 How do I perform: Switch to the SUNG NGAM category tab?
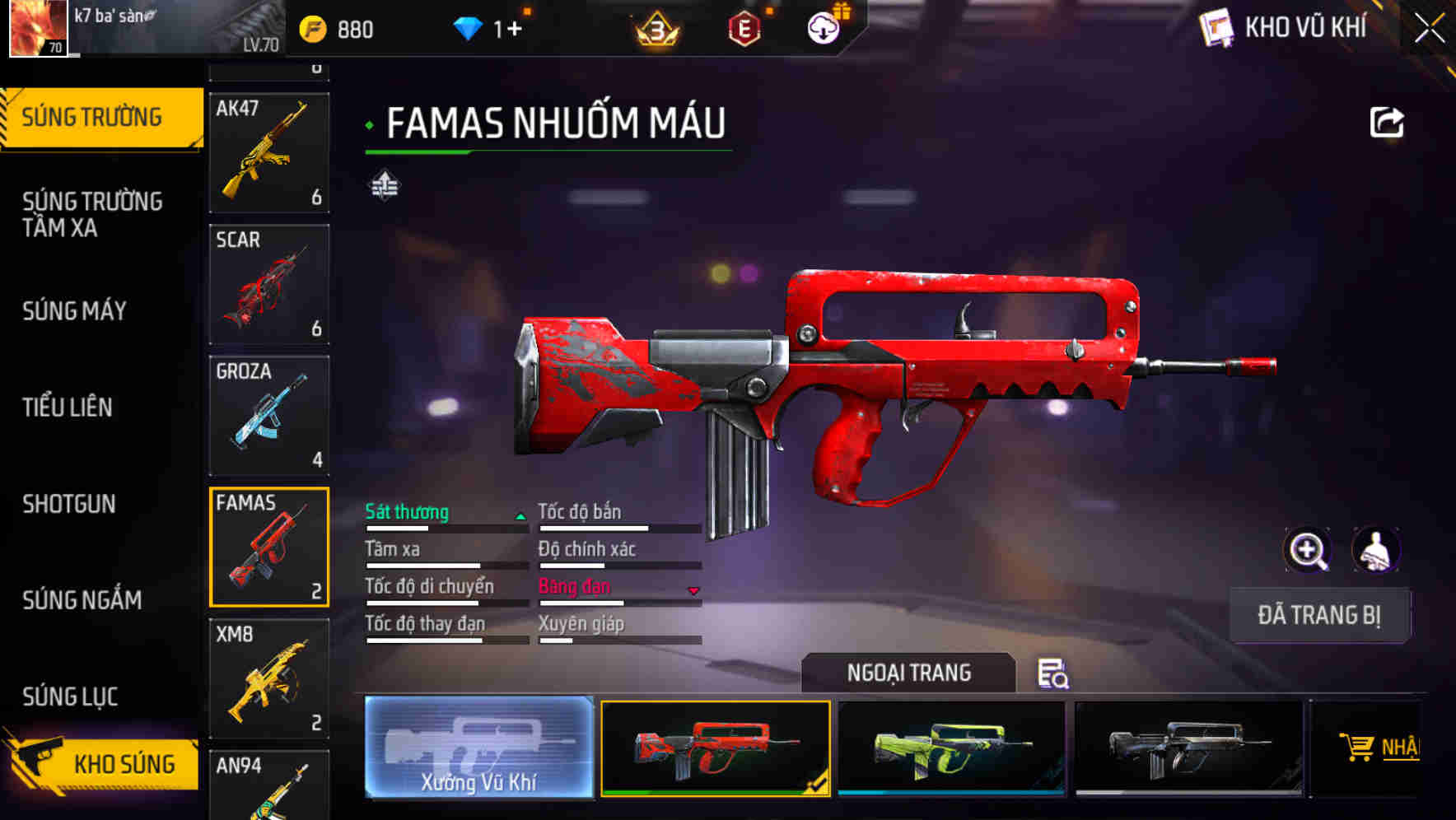pos(80,600)
